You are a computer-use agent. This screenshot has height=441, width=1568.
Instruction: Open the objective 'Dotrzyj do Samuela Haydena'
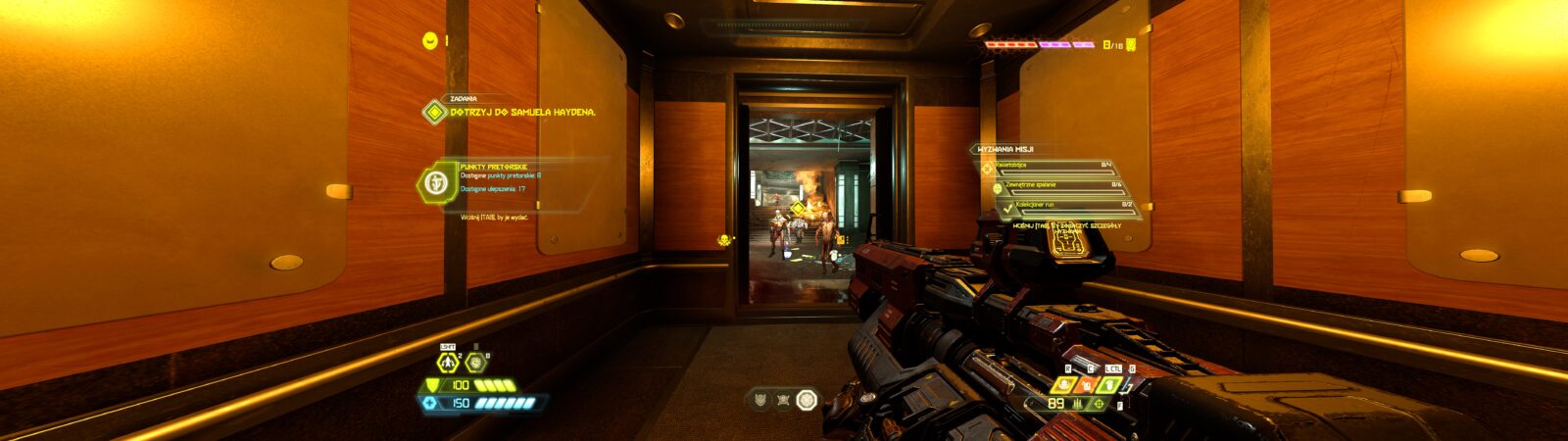click(521, 112)
